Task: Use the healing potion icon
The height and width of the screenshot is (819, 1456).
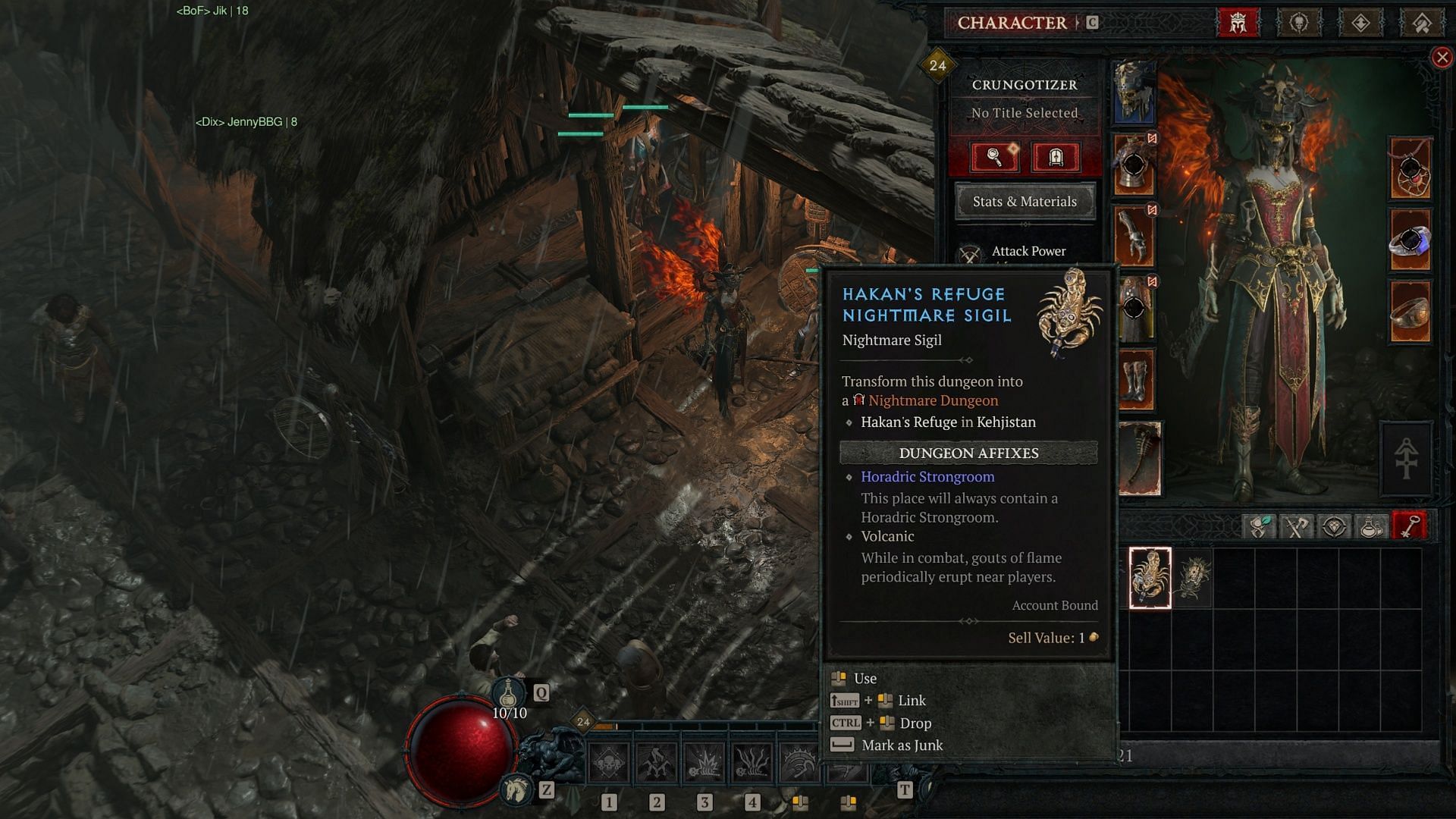Action: 509,692
